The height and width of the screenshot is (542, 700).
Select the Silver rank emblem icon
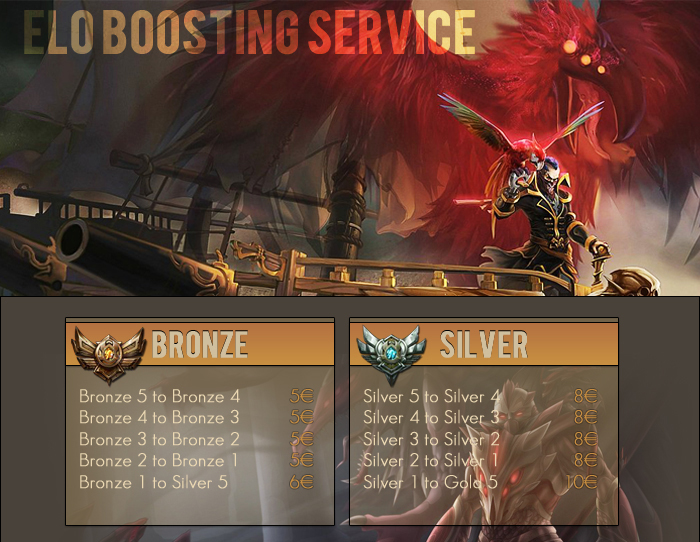click(391, 353)
